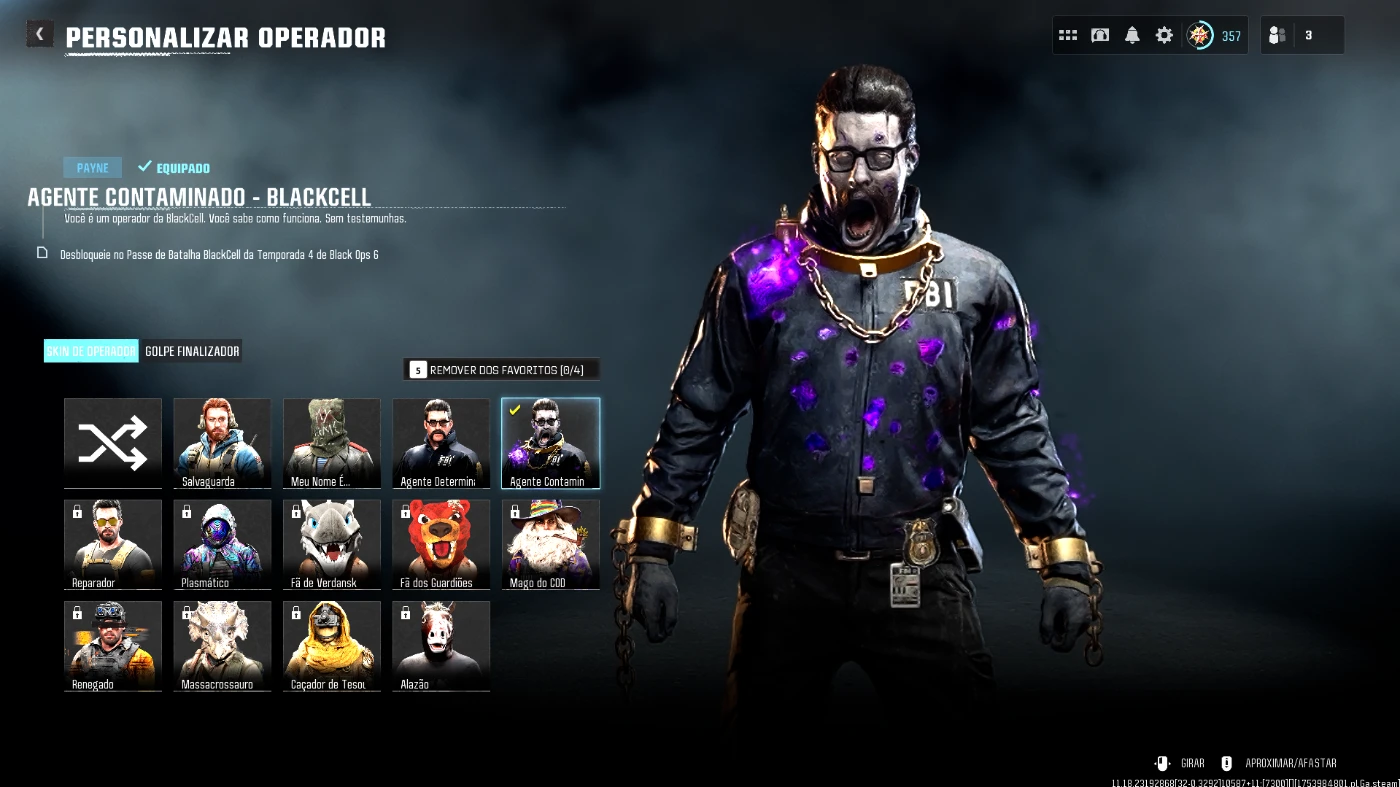The height and width of the screenshot is (787, 1400).
Task: Go back using the top-left arrow
Action: (39, 35)
